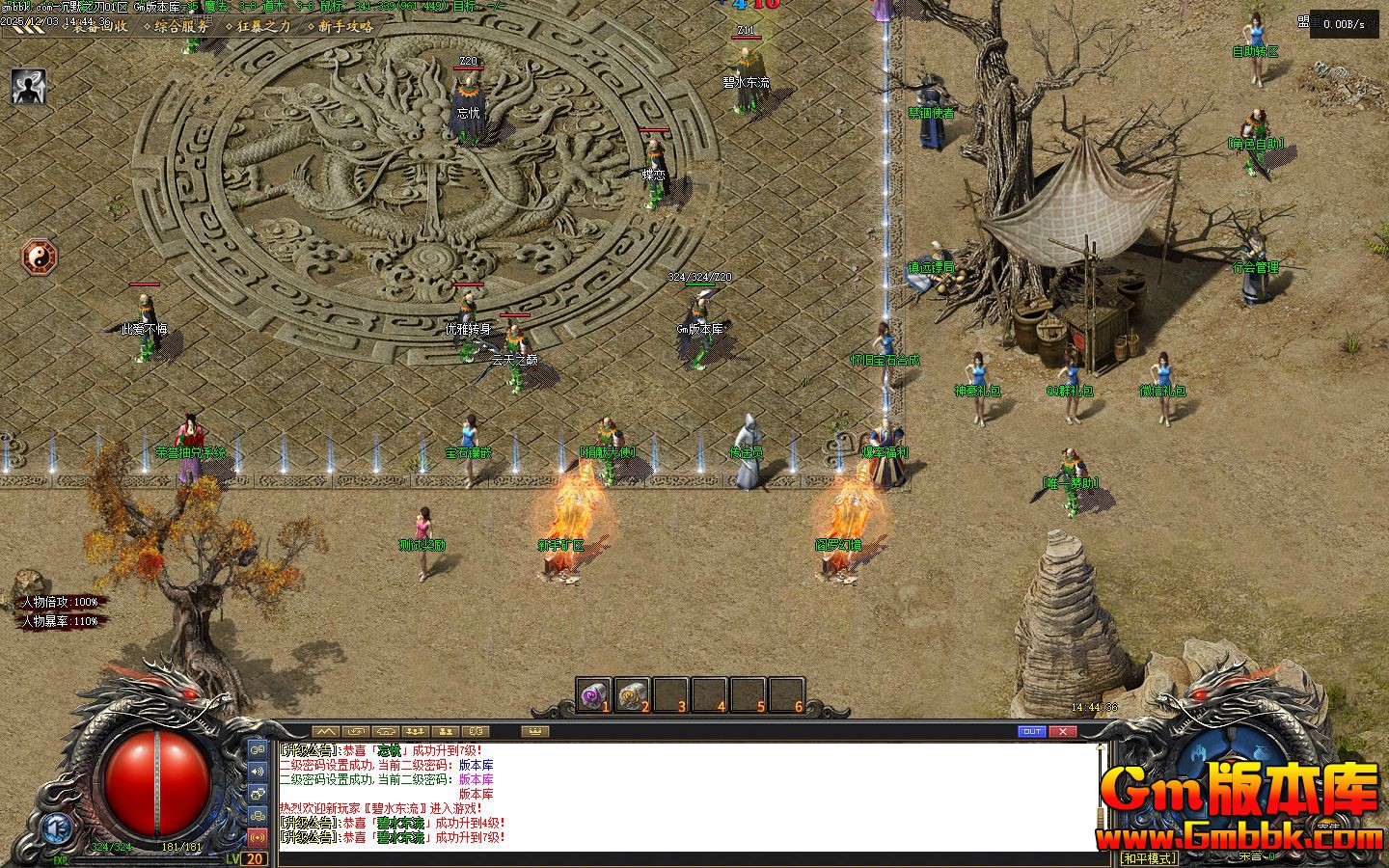Viewport: 1389px width, 868px height.
Task: Use the golden scroll in hotbar slot 2
Action: [632, 694]
